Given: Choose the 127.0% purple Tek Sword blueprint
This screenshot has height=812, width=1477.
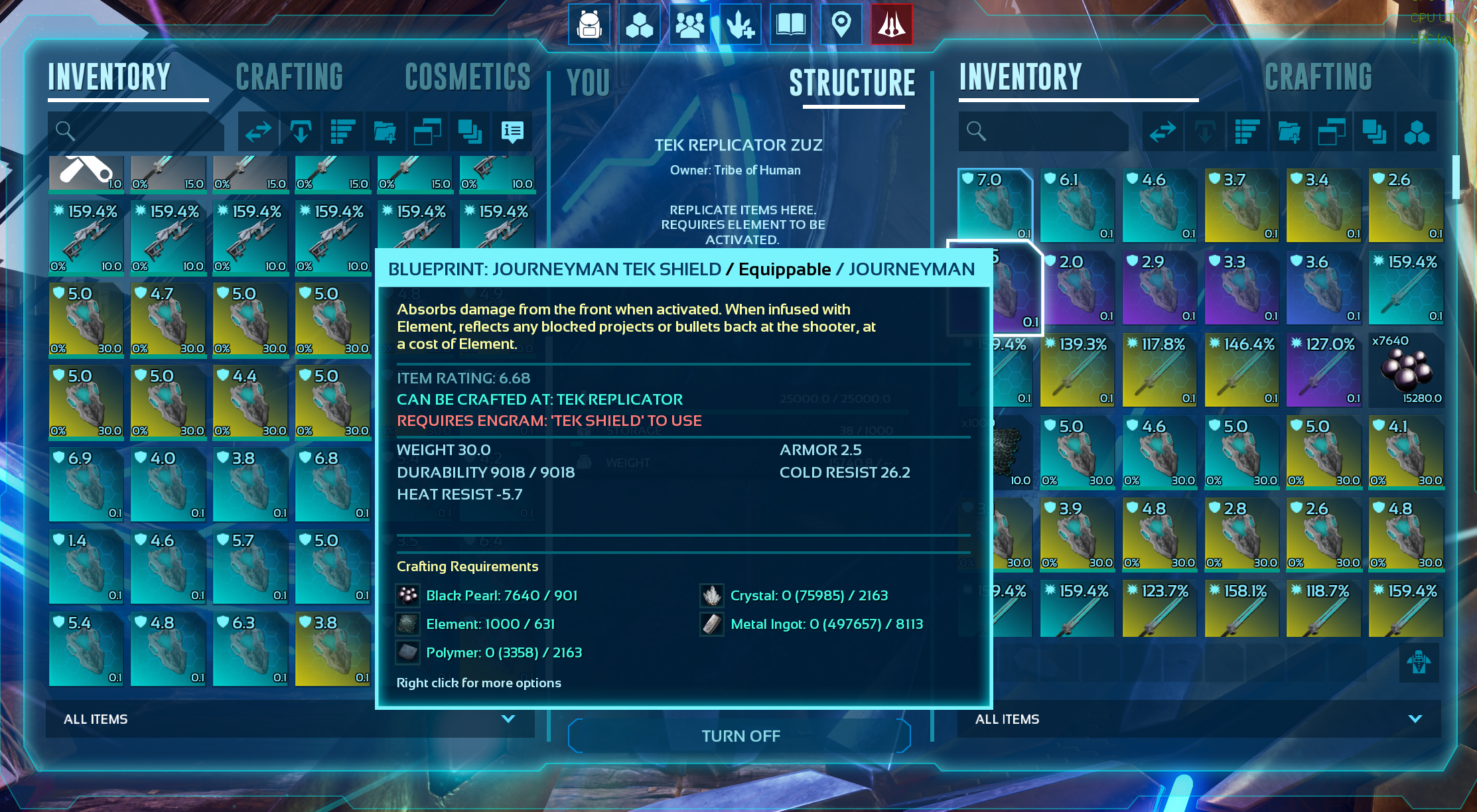Looking at the screenshot, I should click(x=1324, y=370).
